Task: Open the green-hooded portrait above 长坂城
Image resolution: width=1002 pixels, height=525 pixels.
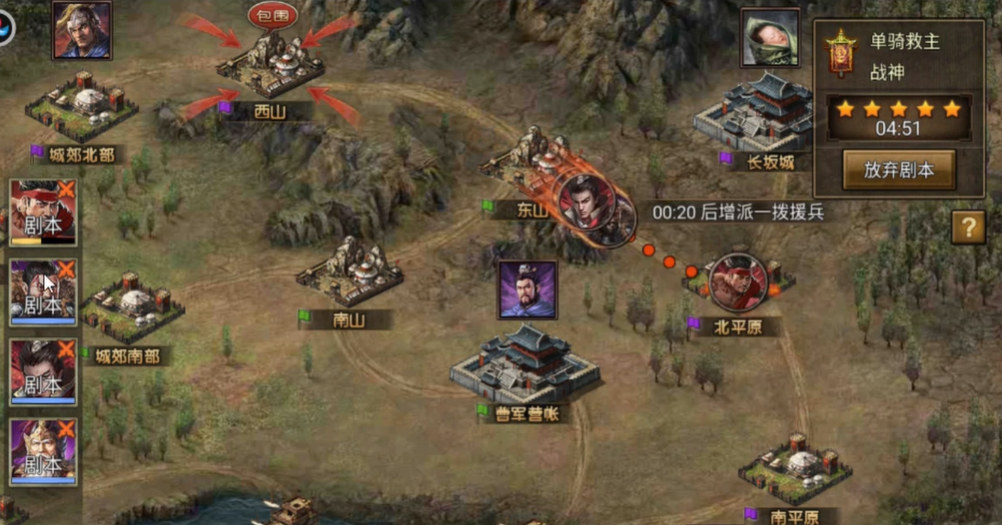Action: click(770, 38)
